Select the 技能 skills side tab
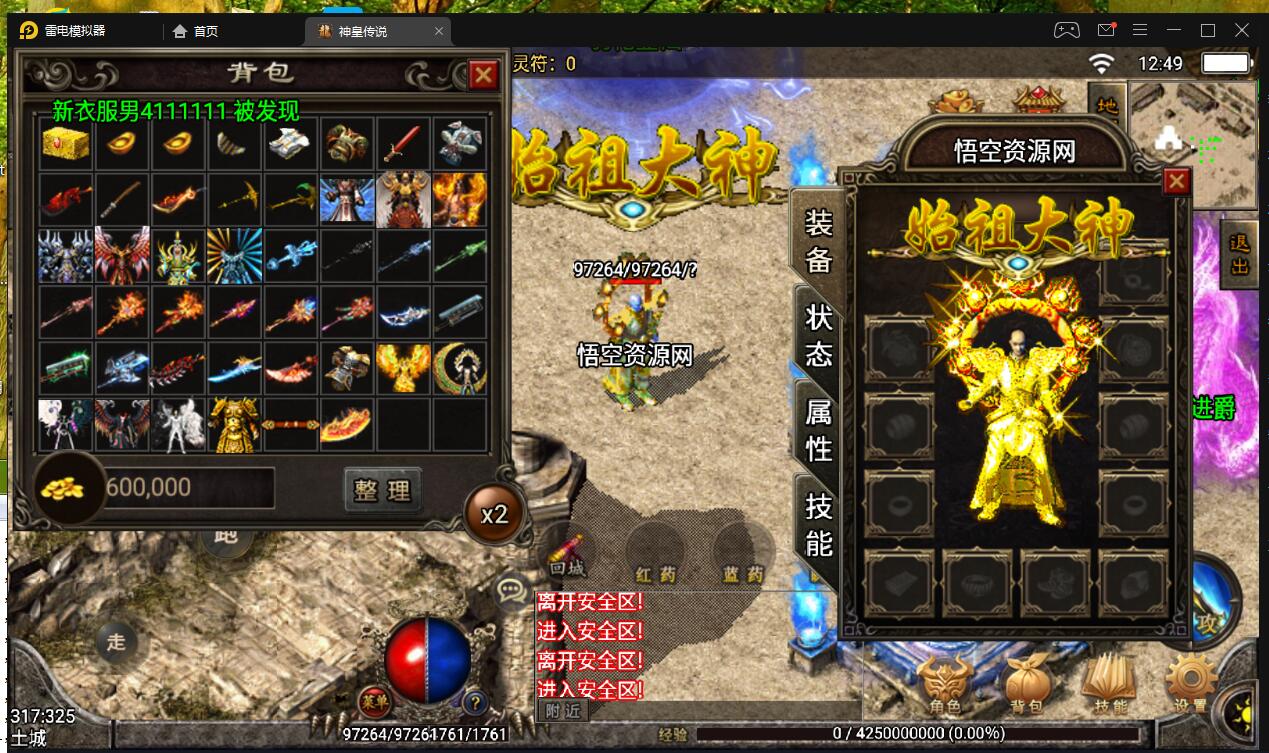1269x753 pixels. [x=818, y=524]
